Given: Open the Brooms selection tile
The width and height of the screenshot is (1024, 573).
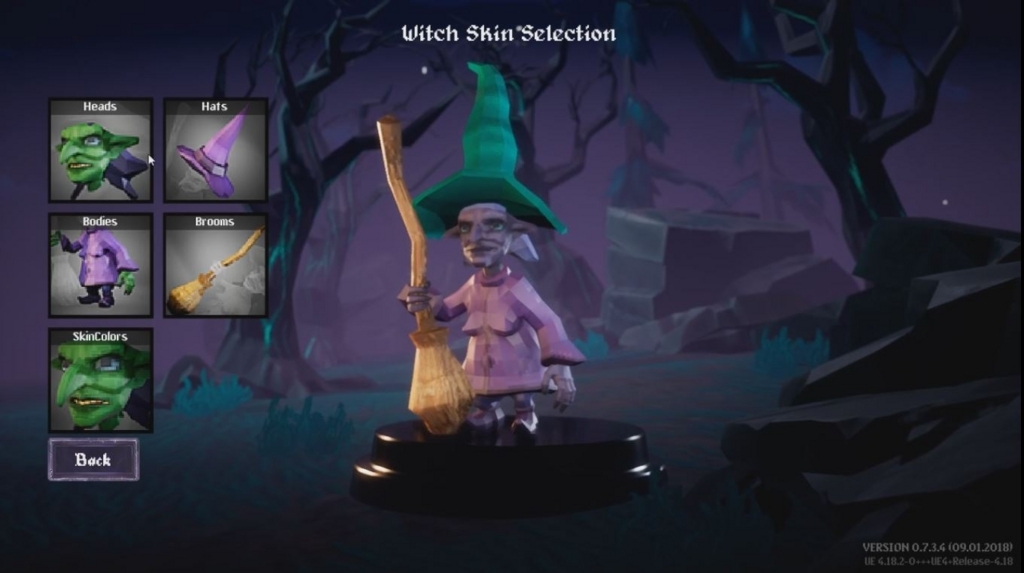Looking at the screenshot, I should click(215, 265).
